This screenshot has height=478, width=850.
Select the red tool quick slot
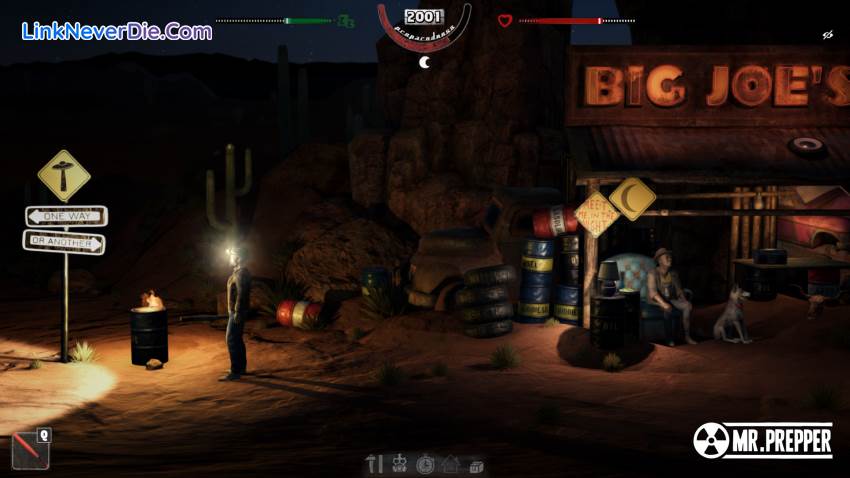pos(29,450)
